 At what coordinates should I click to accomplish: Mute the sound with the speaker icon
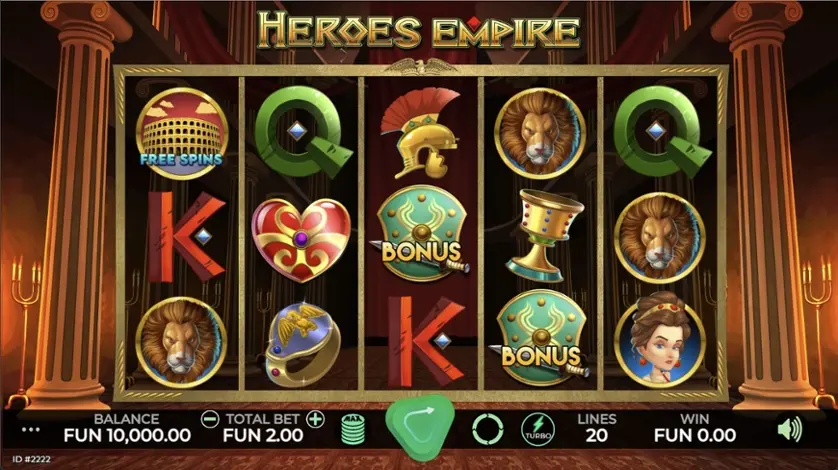click(x=790, y=429)
